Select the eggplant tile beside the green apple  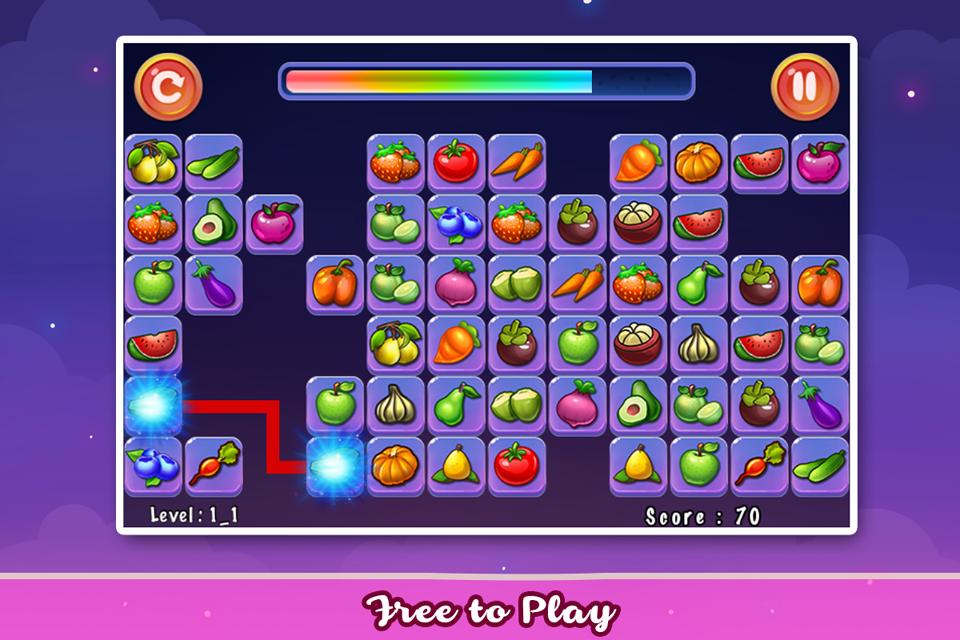pos(214,284)
